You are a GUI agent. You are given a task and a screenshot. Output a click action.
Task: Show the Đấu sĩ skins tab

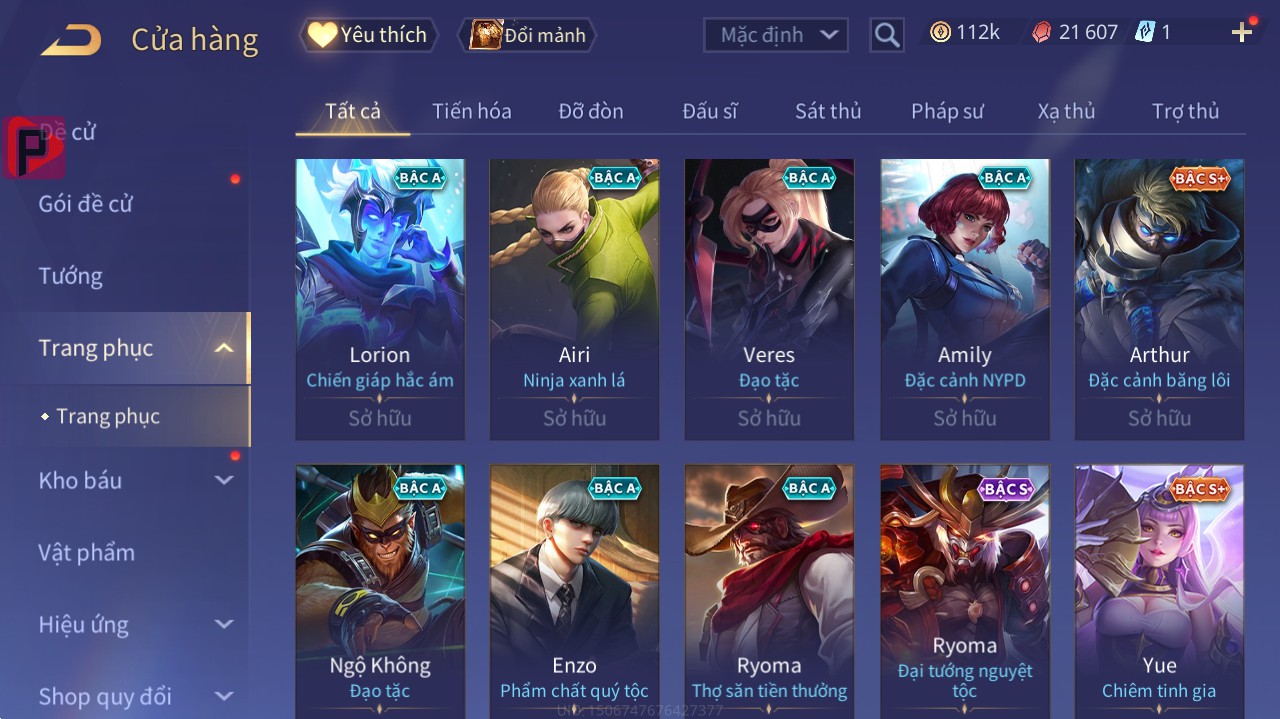click(709, 111)
